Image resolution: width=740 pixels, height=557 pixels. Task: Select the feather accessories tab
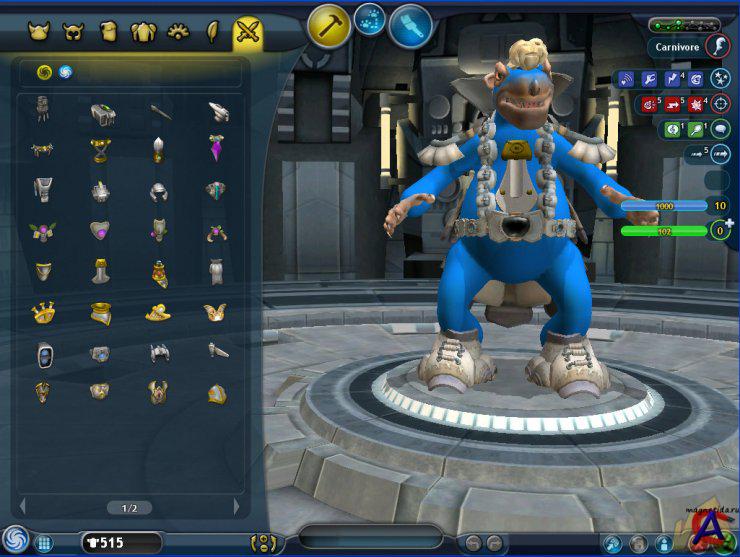tap(212, 32)
